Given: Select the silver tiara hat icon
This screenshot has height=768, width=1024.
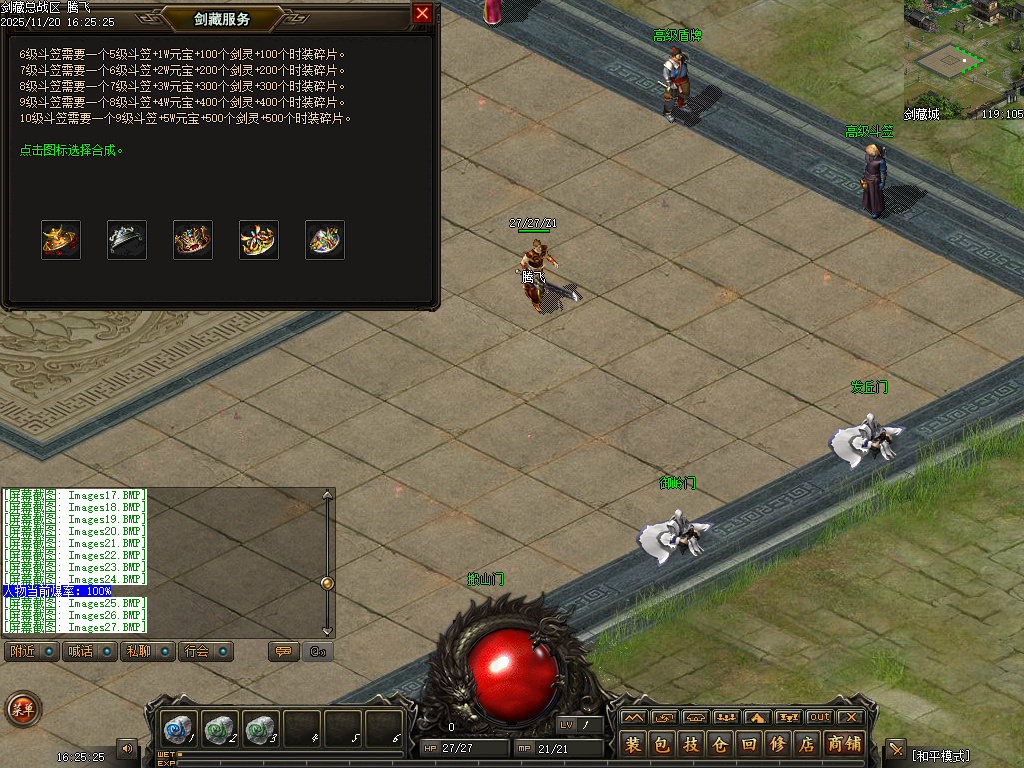Looking at the screenshot, I should [127, 240].
